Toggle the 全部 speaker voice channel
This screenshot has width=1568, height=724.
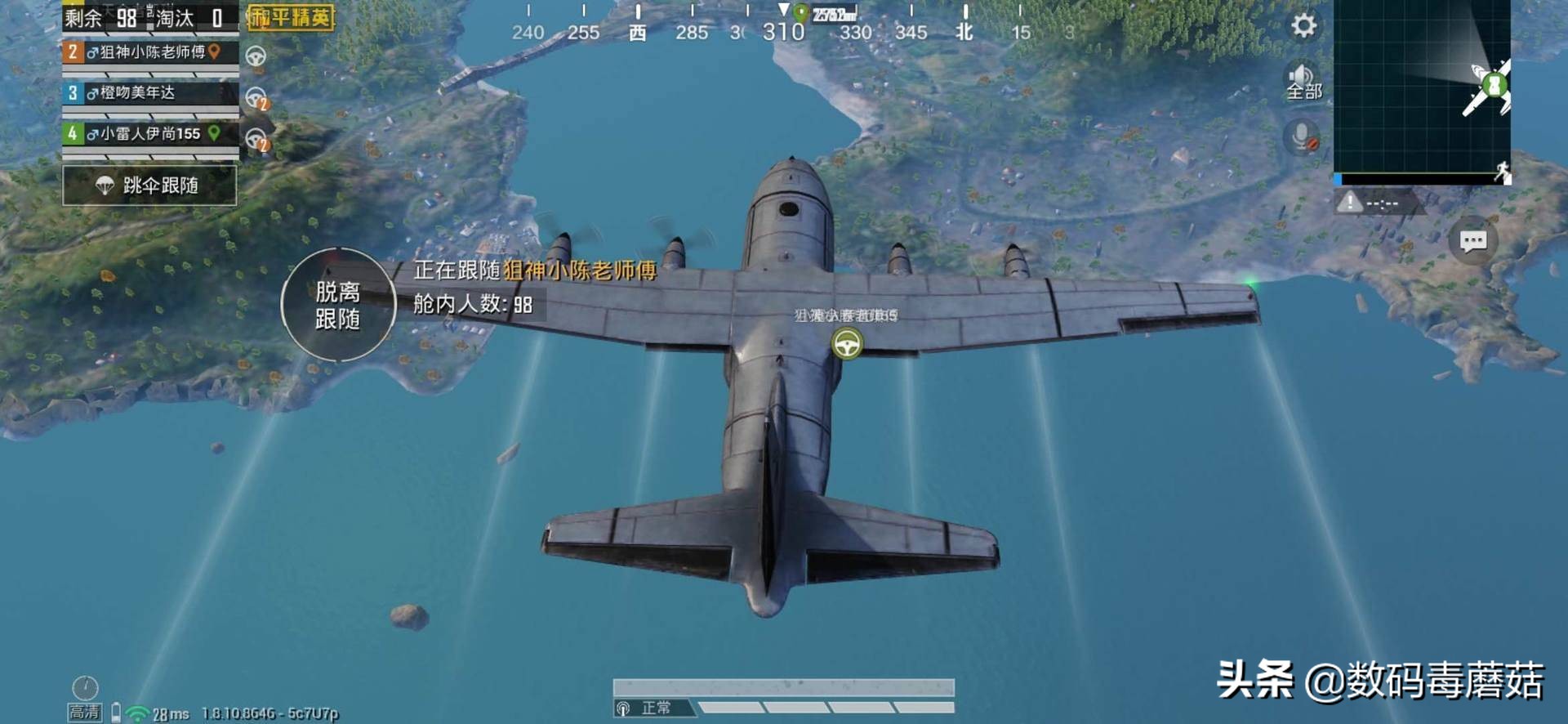point(1303,82)
